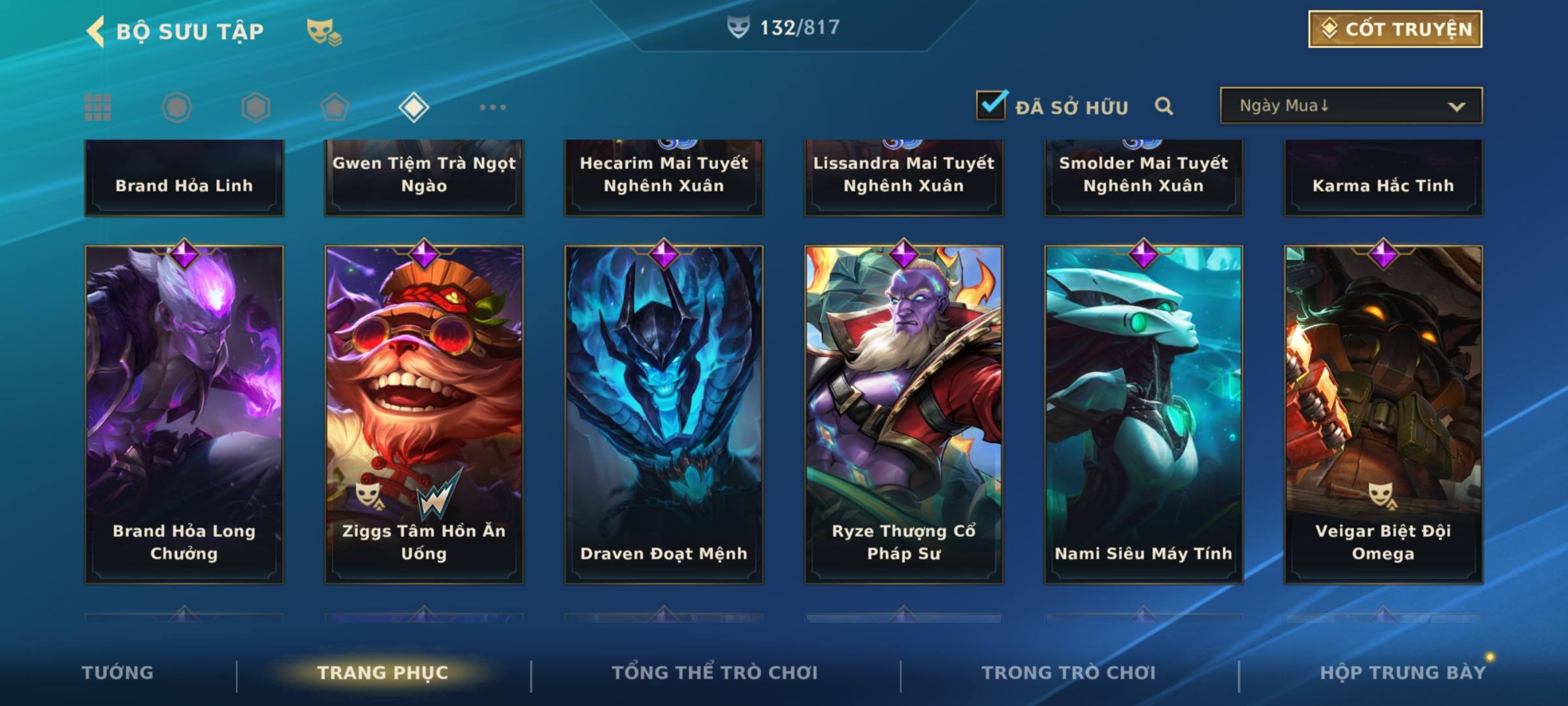This screenshot has width=1568, height=706.
Task: Open Ryze Thượng Cổ Pháp Sư skin
Action: coord(904,414)
